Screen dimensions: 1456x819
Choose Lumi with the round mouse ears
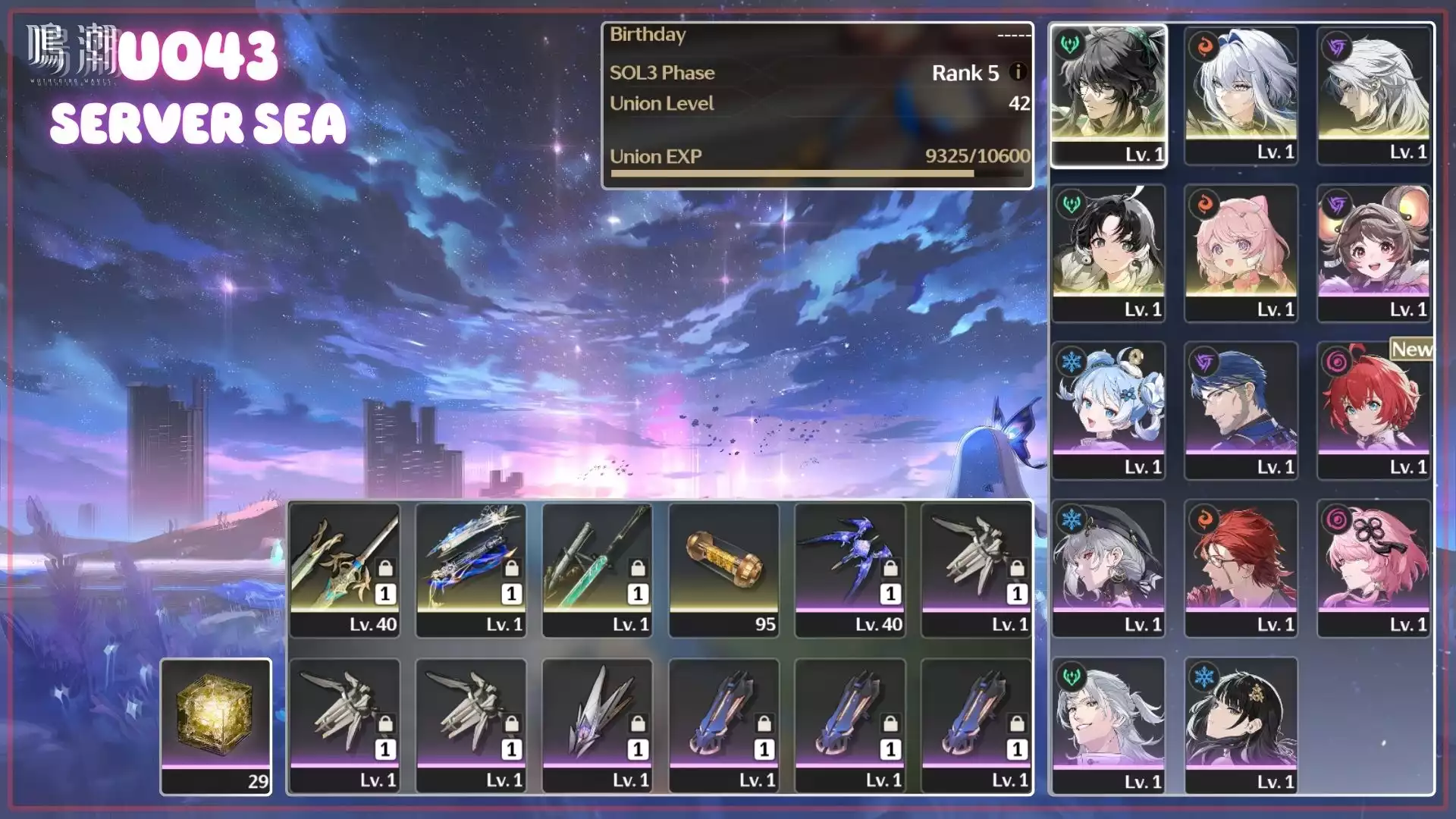1373,253
